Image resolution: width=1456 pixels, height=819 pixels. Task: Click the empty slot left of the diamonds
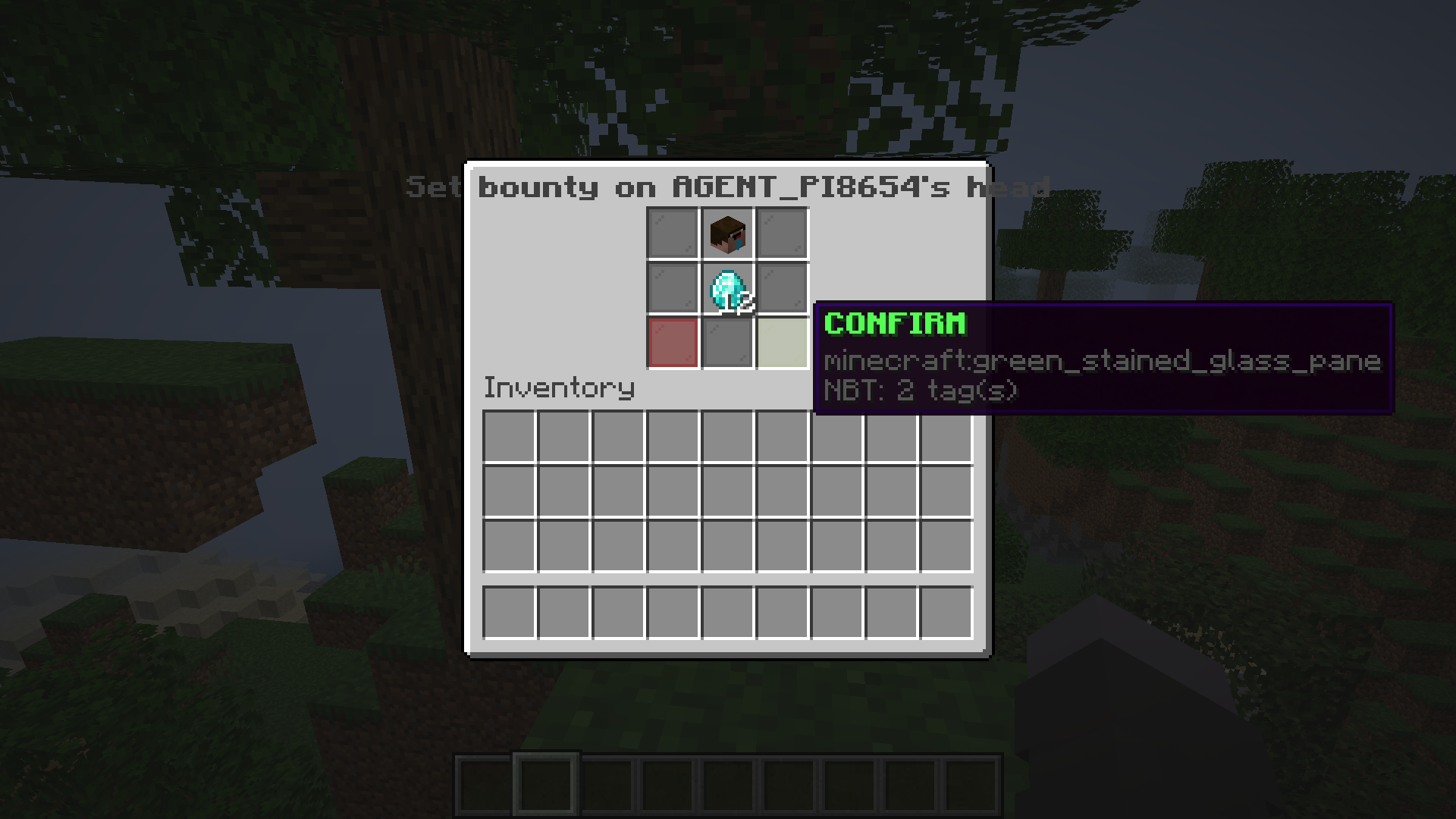pyautogui.click(x=673, y=289)
